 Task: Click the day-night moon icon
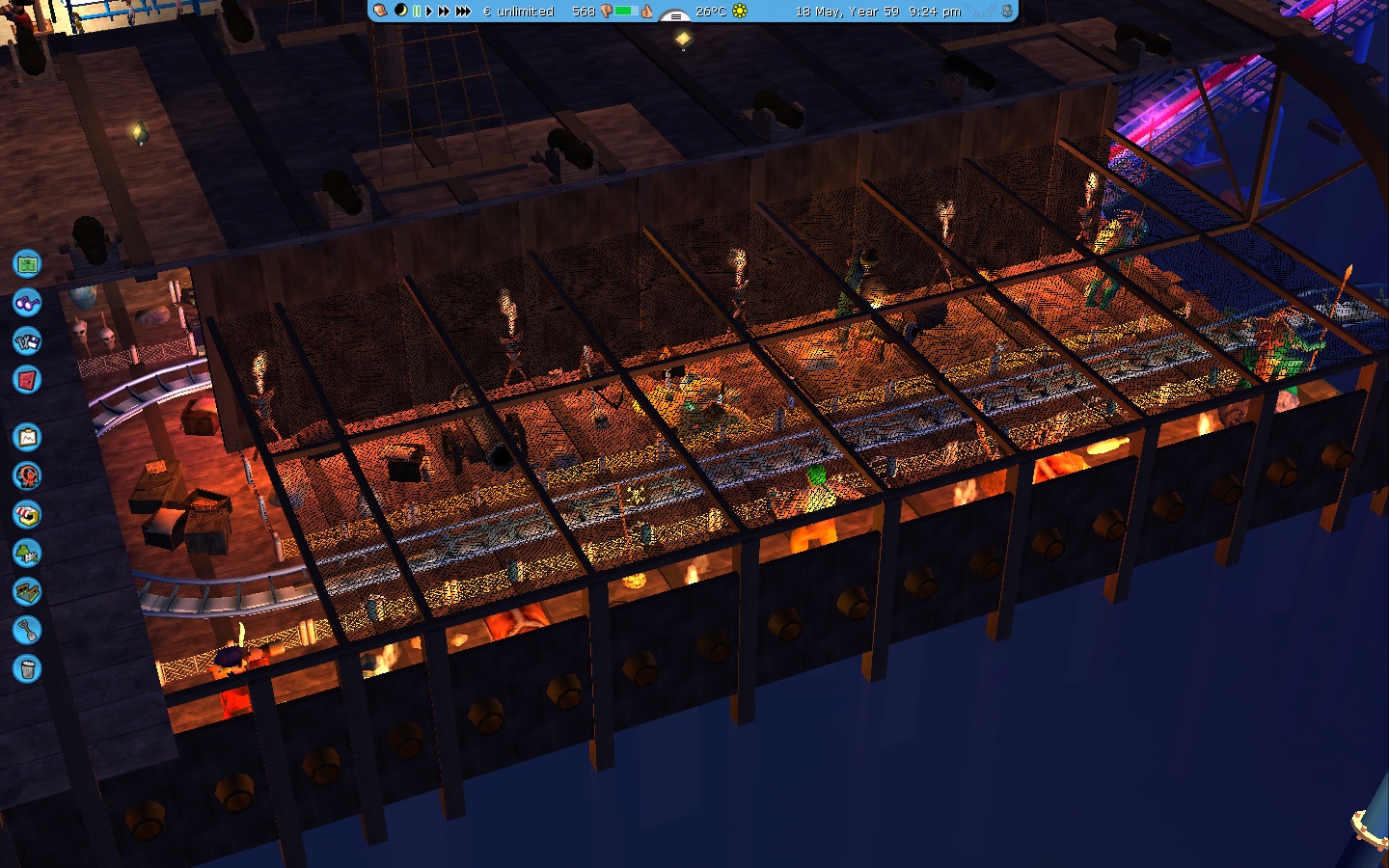(400, 11)
